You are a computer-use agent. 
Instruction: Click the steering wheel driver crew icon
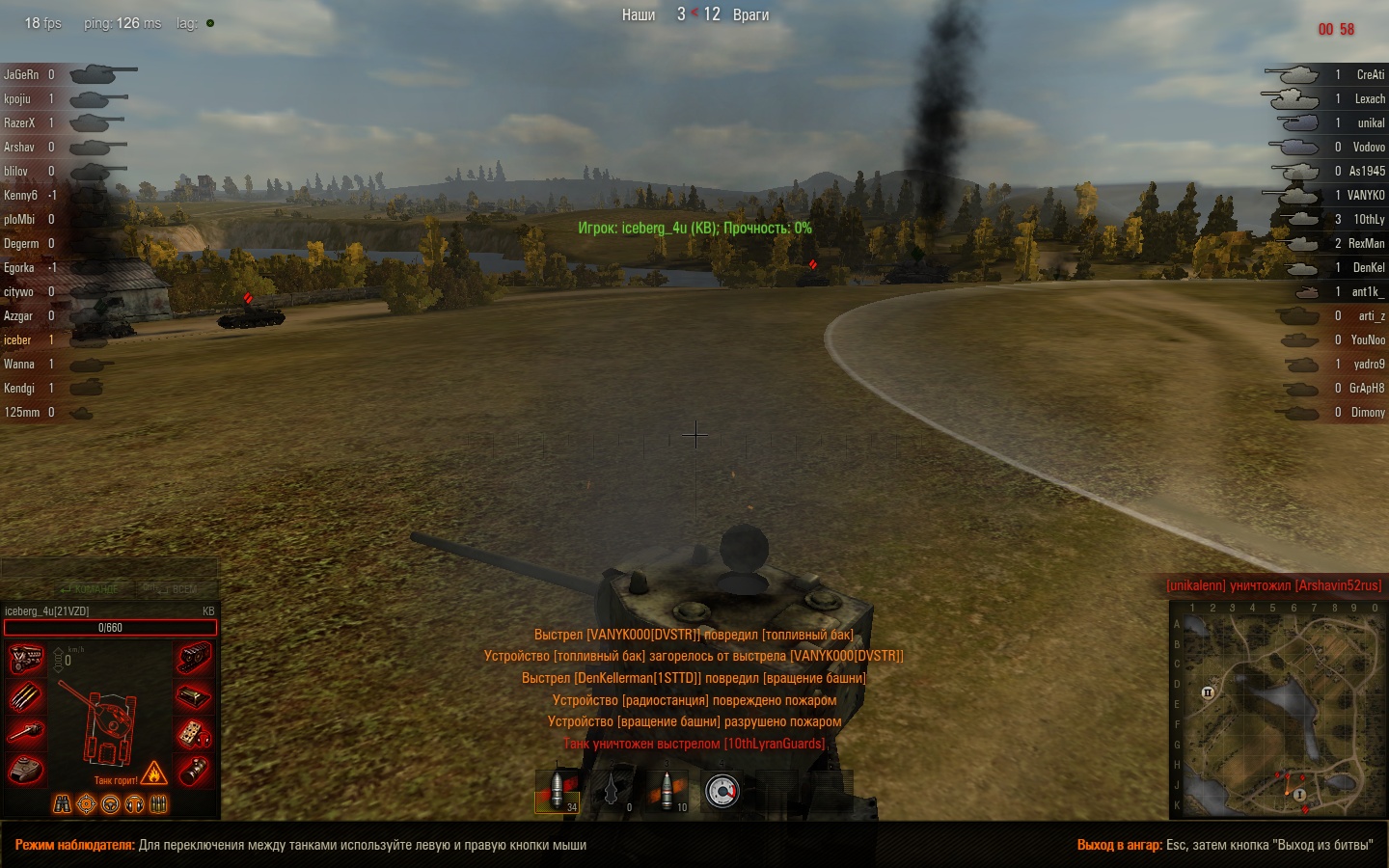(111, 804)
